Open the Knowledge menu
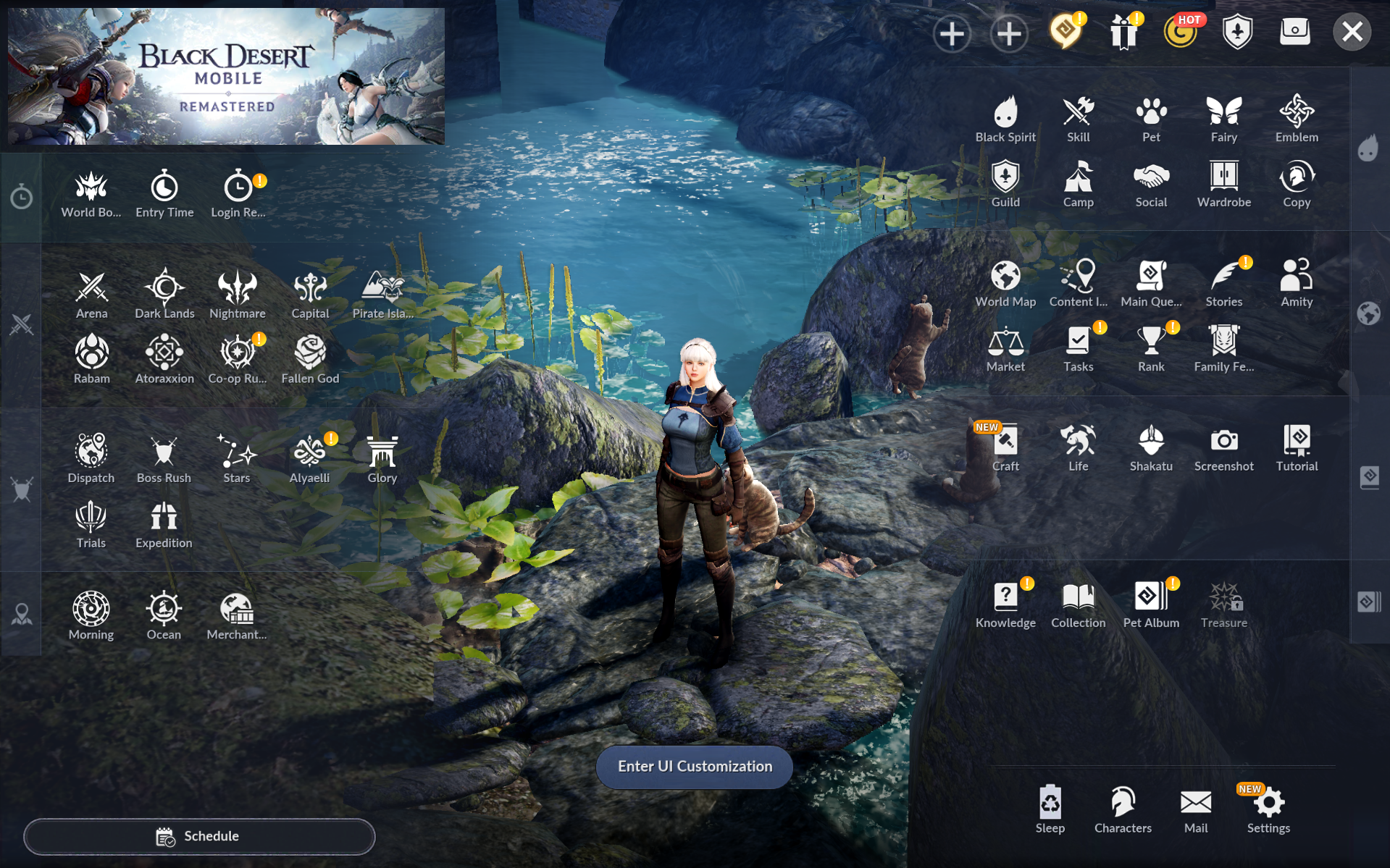Viewport: 1390px width, 868px height. (x=1005, y=605)
